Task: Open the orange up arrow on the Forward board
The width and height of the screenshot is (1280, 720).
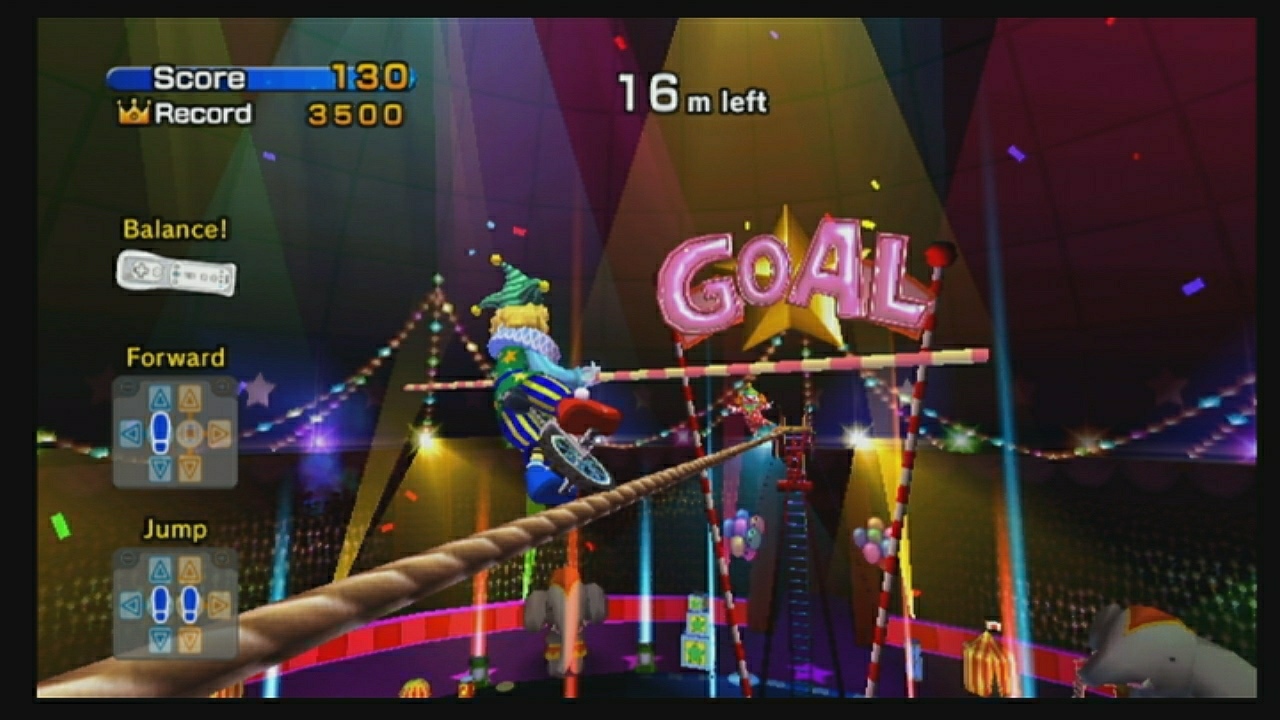Action: [190, 396]
